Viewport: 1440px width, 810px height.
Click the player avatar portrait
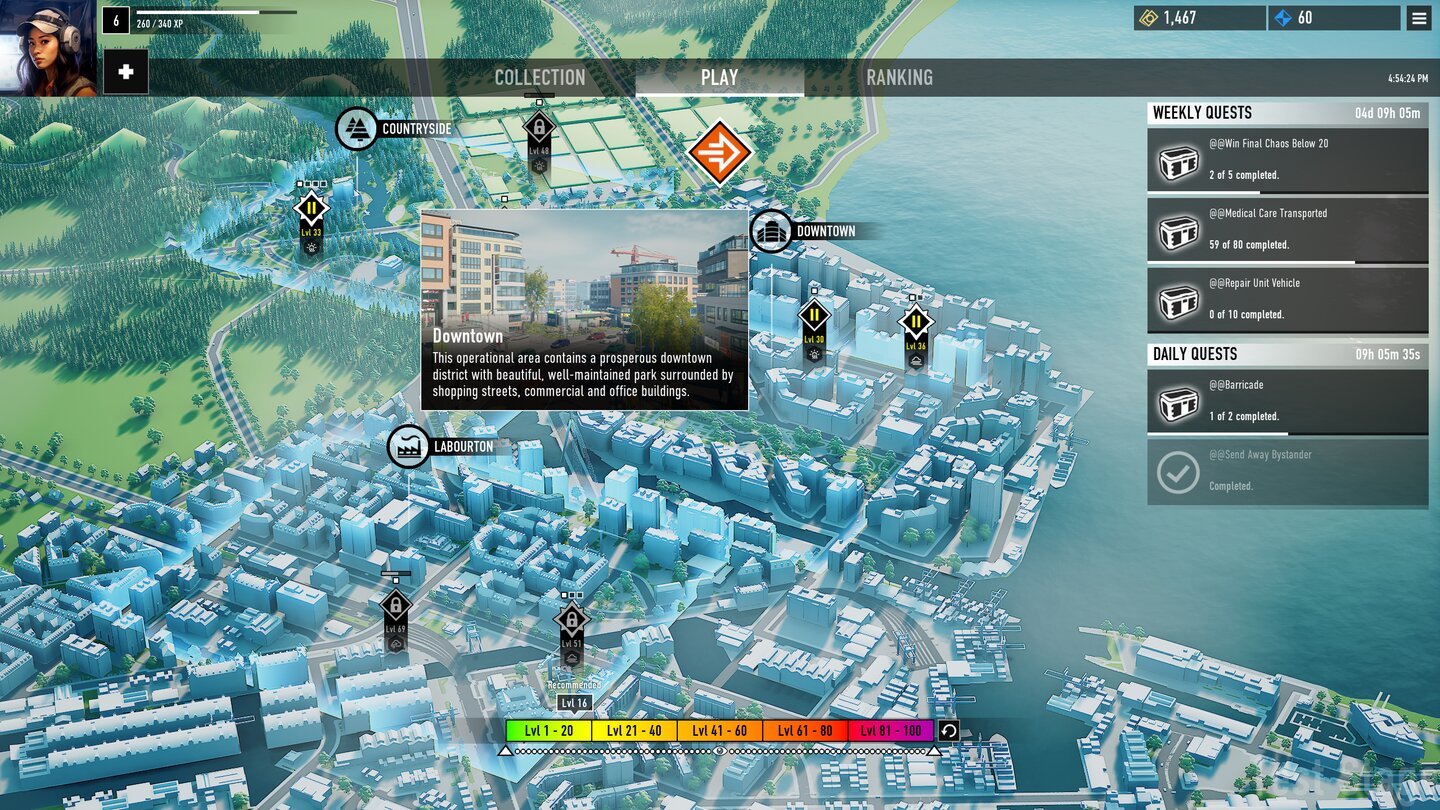pyautogui.click(x=48, y=48)
